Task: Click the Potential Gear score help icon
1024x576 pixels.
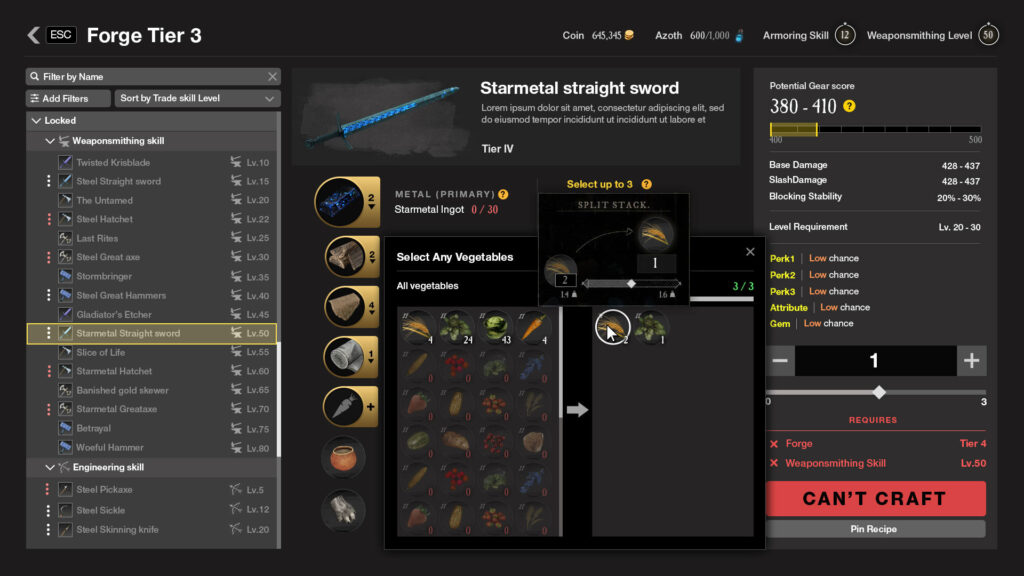Action: pos(849,106)
